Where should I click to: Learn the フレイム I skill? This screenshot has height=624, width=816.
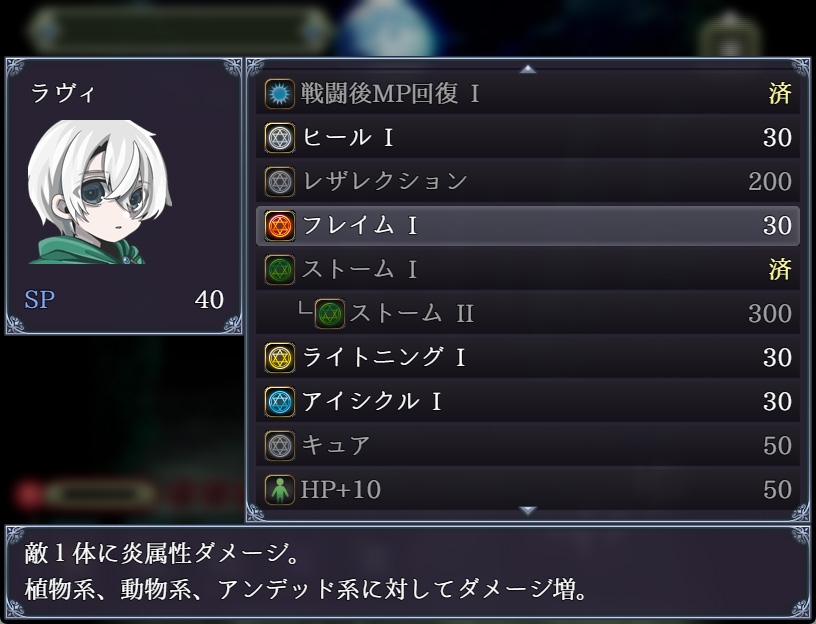527,226
